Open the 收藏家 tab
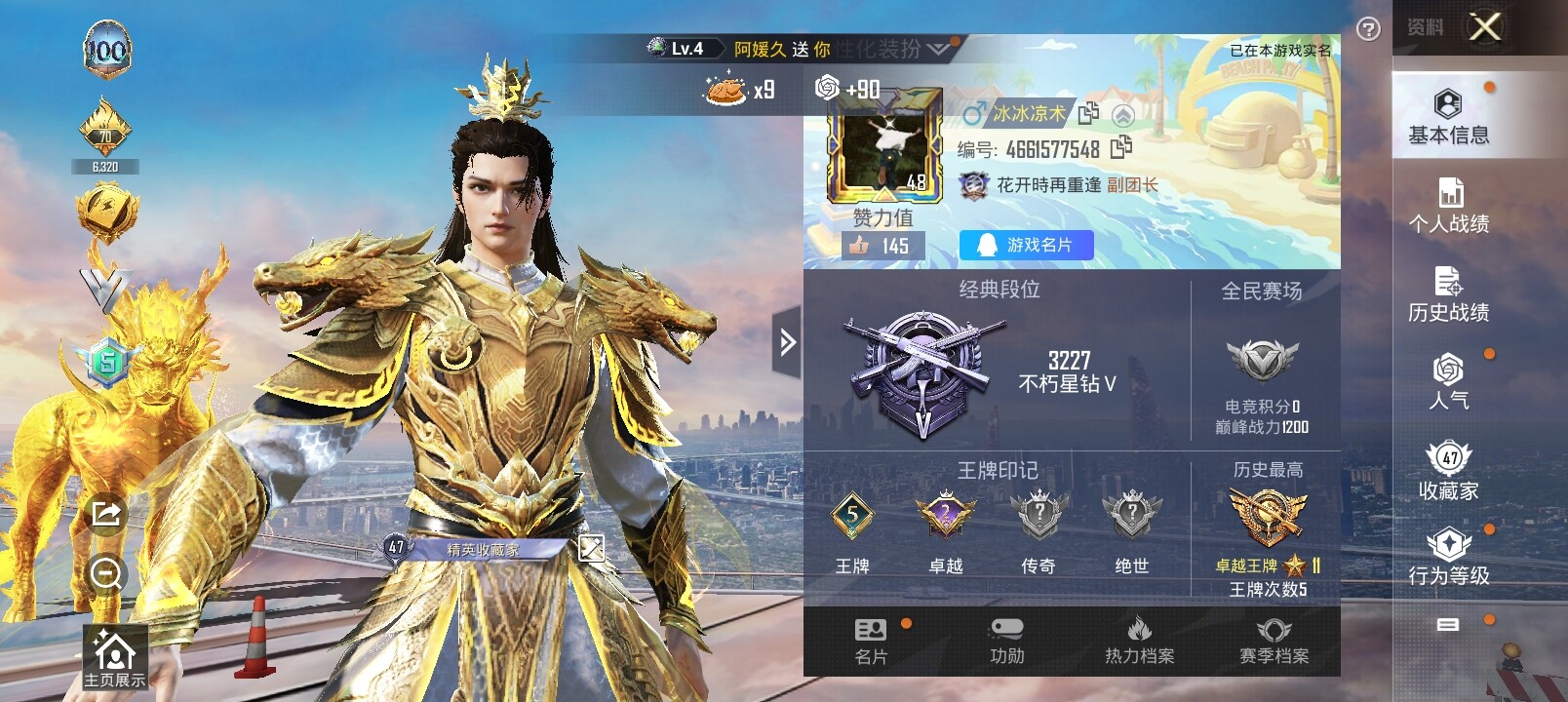The image size is (1568, 702). coord(1448,471)
